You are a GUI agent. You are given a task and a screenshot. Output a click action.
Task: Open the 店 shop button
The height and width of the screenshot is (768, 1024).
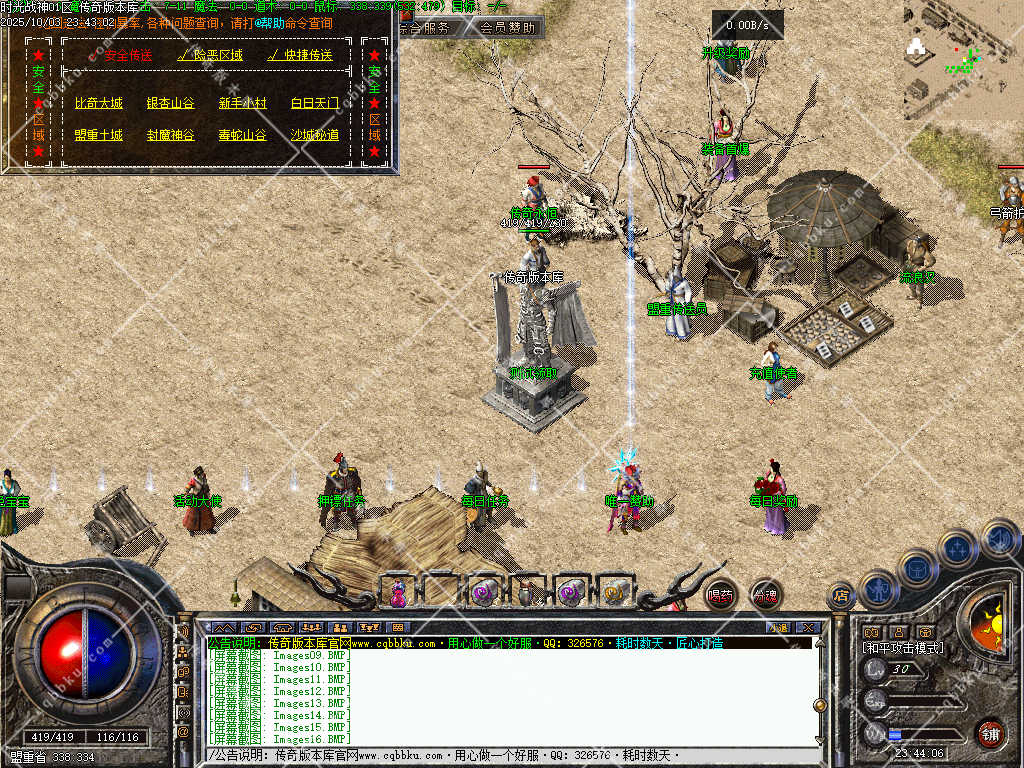(840, 596)
